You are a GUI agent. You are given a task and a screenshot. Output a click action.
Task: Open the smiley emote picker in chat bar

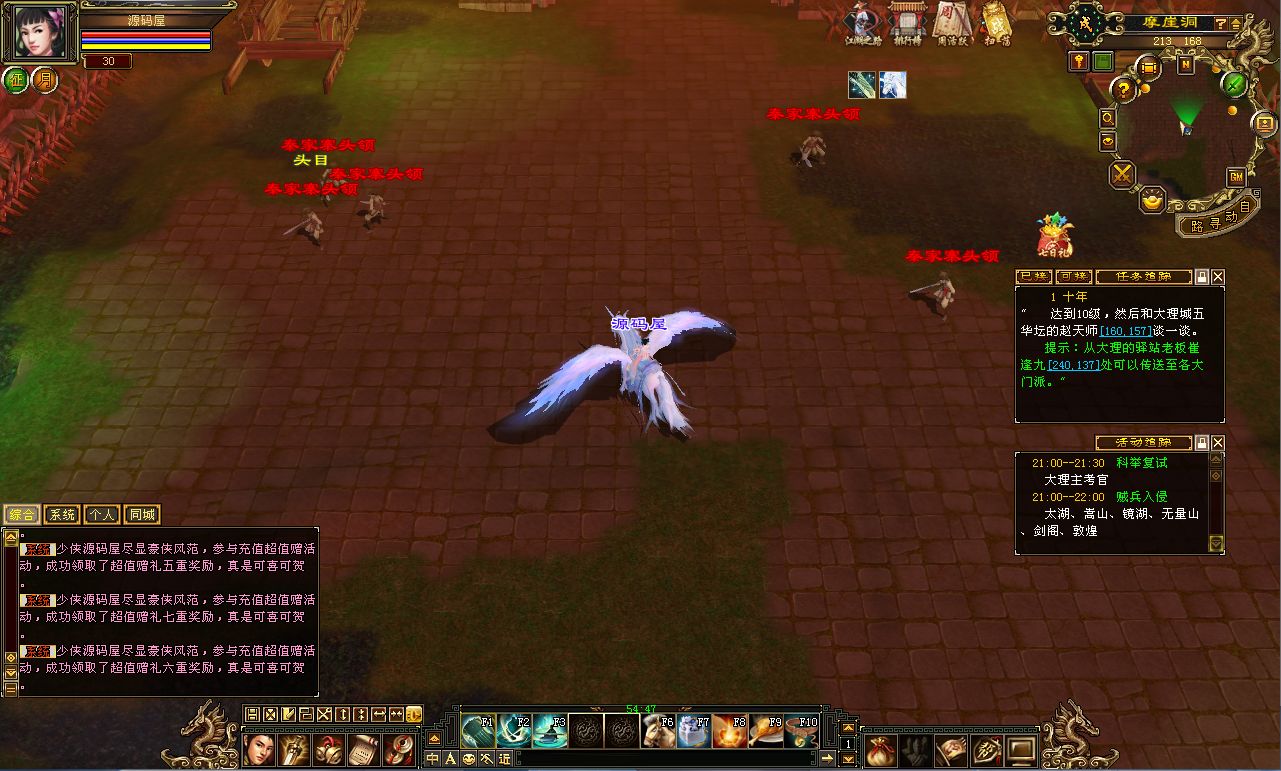tap(468, 758)
